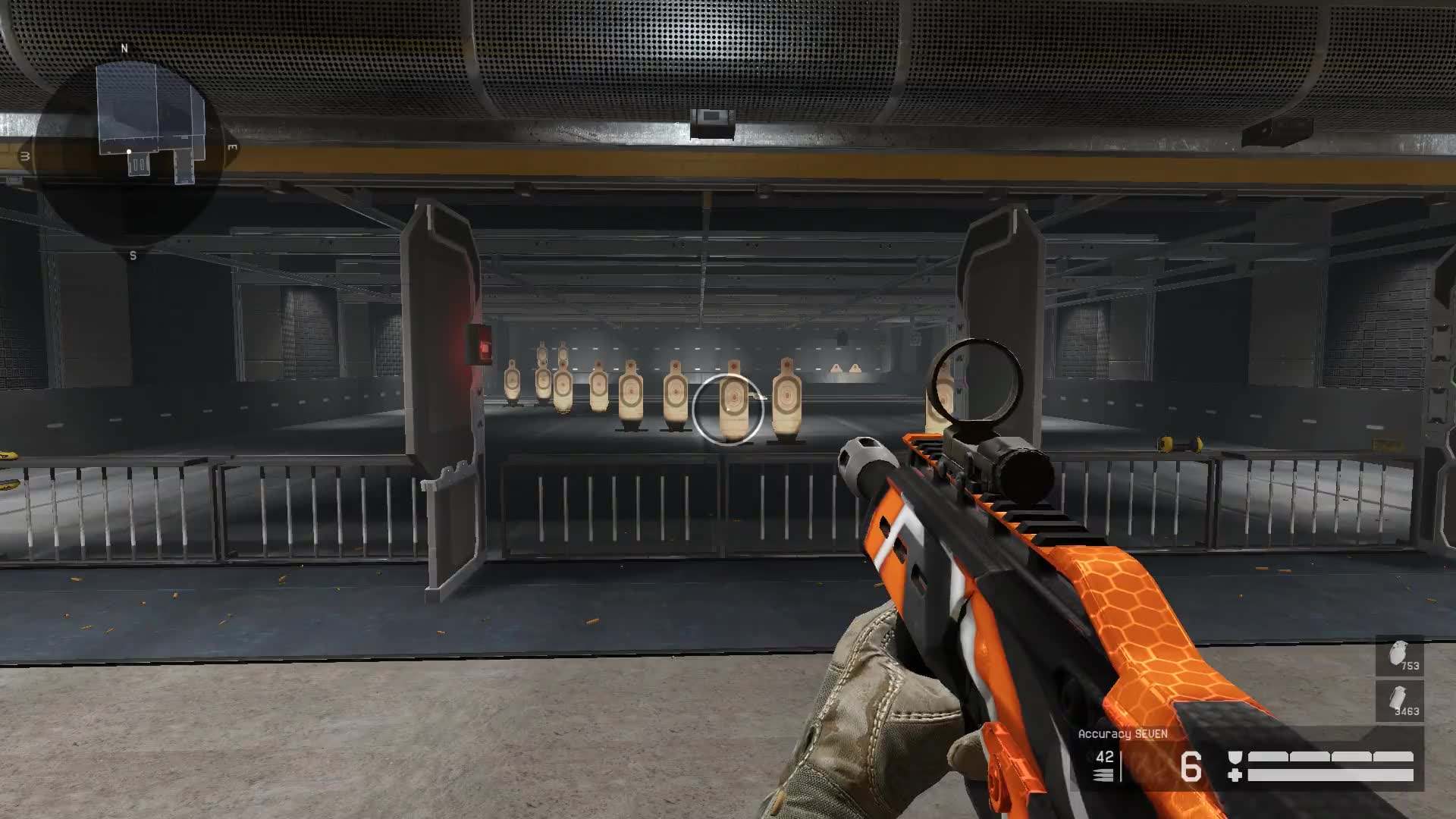Click the circular minimap
Viewport: 1456px width, 819px height.
click(129, 152)
